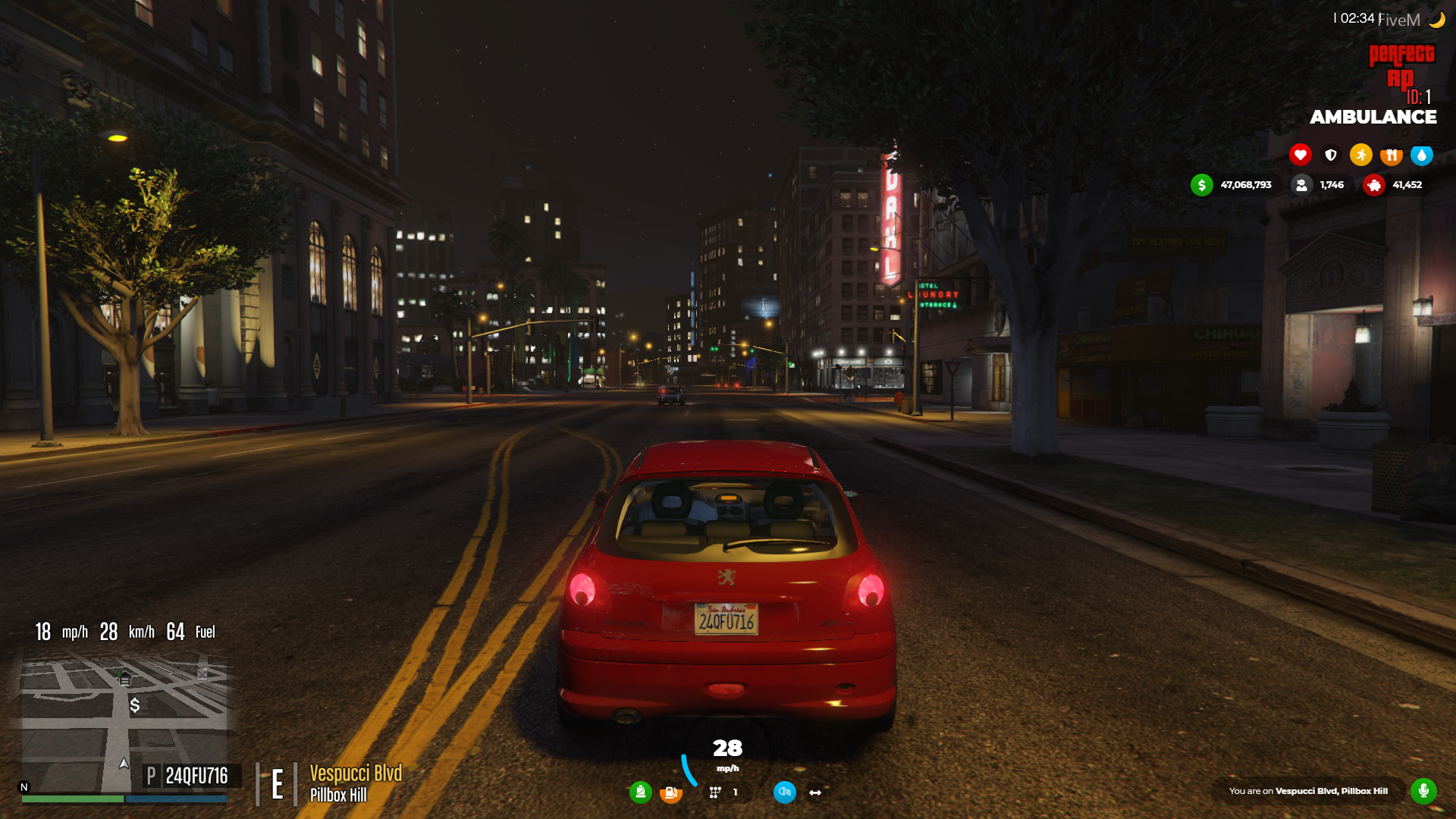This screenshot has width=1456, height=819.
Task: Toggle the blue headlights indicator
Action: coord(784,791)
